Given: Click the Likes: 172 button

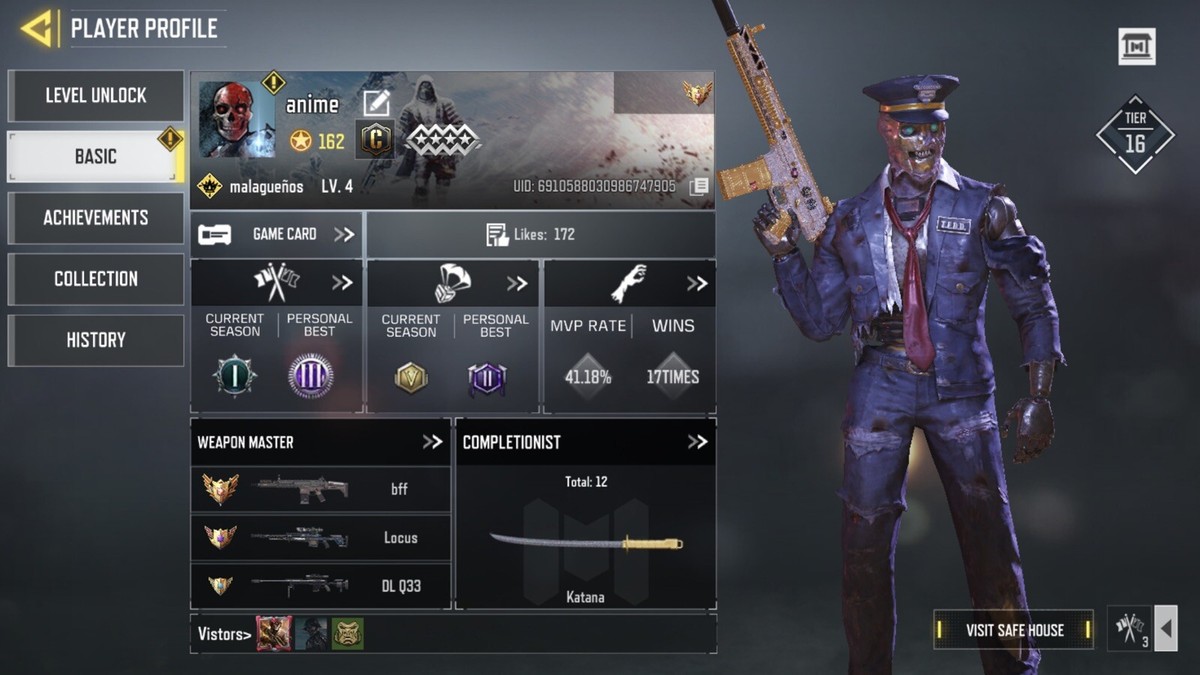Looking at the screenshot, I should click(x=540, y=235).
